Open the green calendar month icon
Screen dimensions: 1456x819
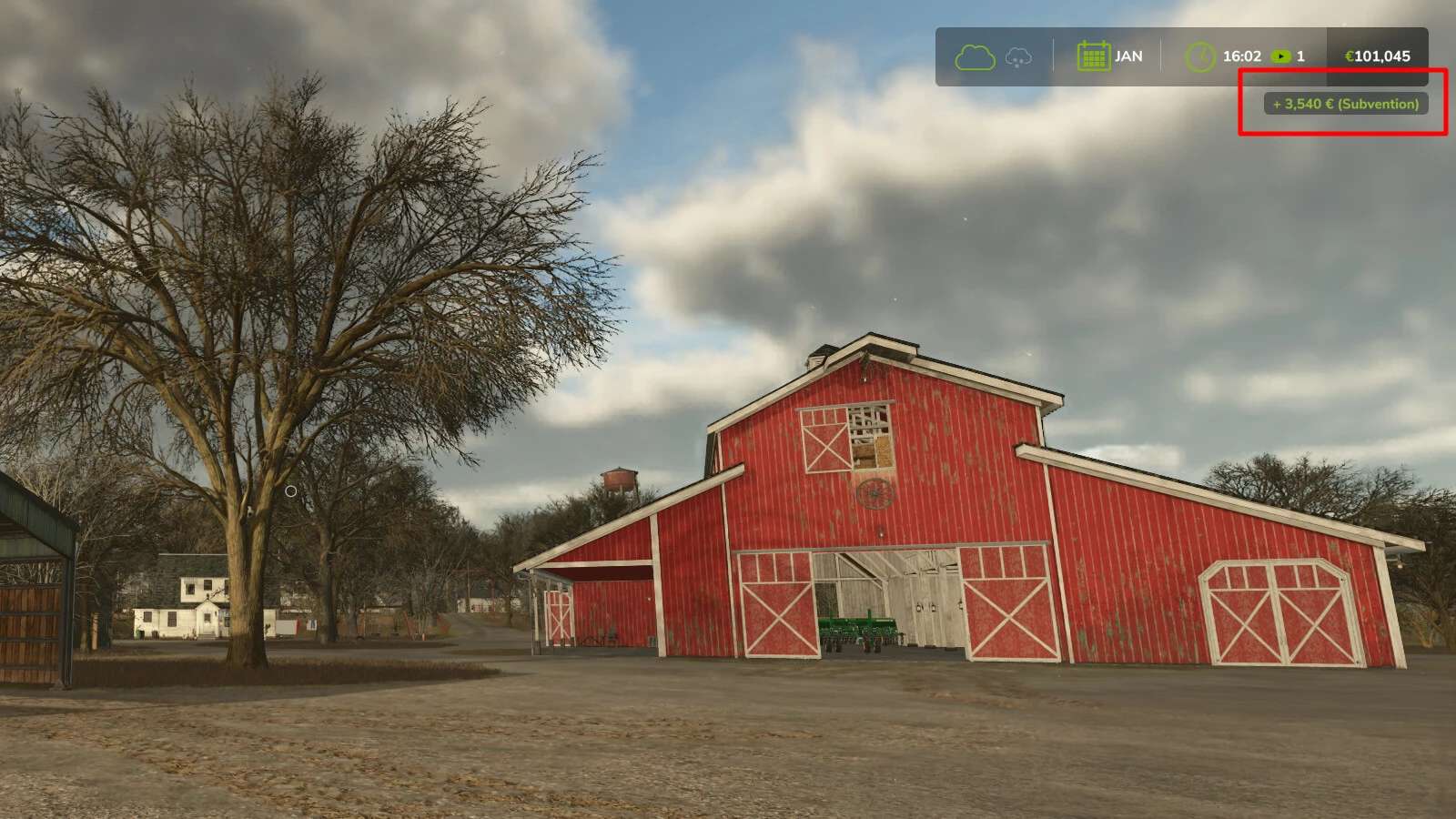point(1093,56)
